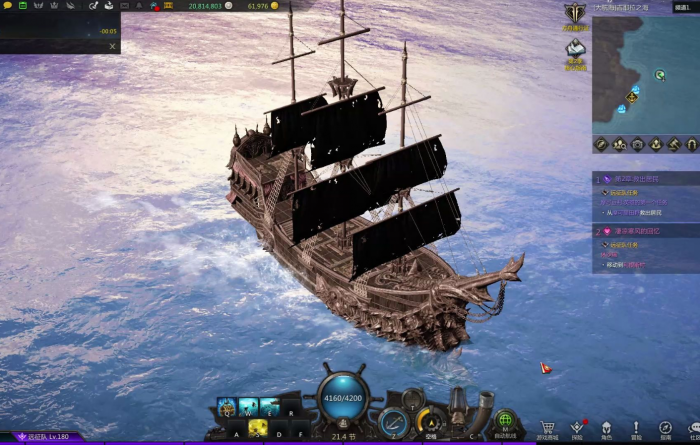Select the camera icon under minimap
Screen dimensions: 700x445
point(638,144)
